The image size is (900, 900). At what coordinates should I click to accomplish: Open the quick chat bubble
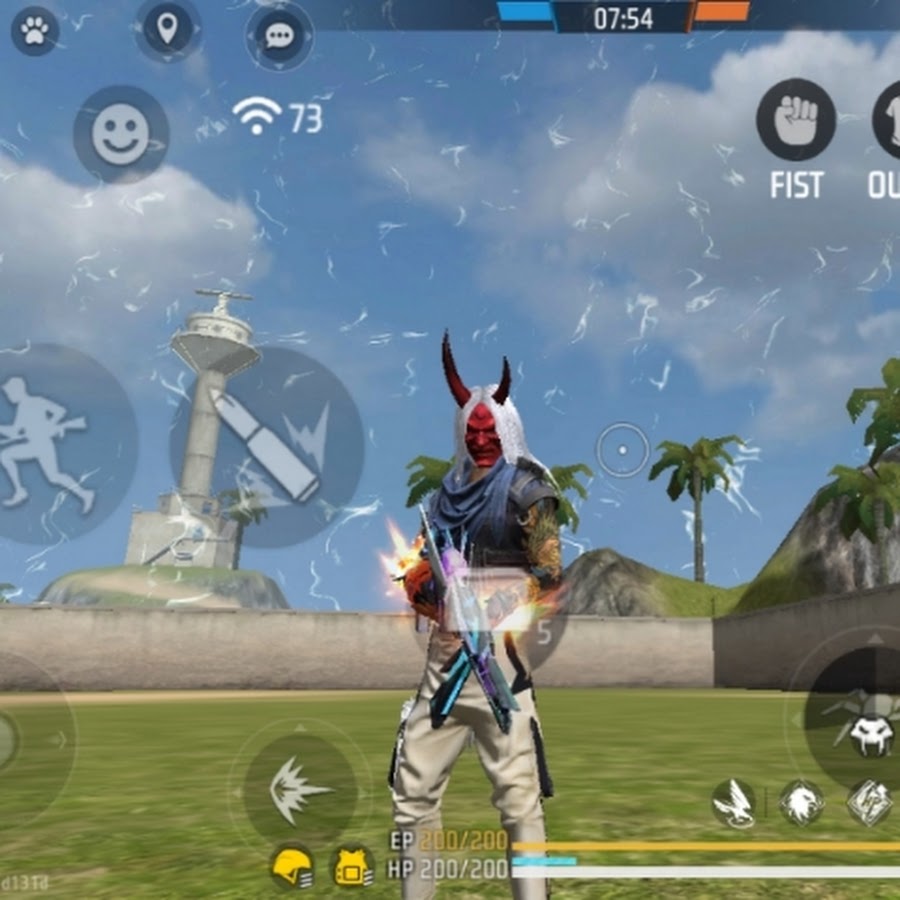pyautogui.click(x=279, y=36)
